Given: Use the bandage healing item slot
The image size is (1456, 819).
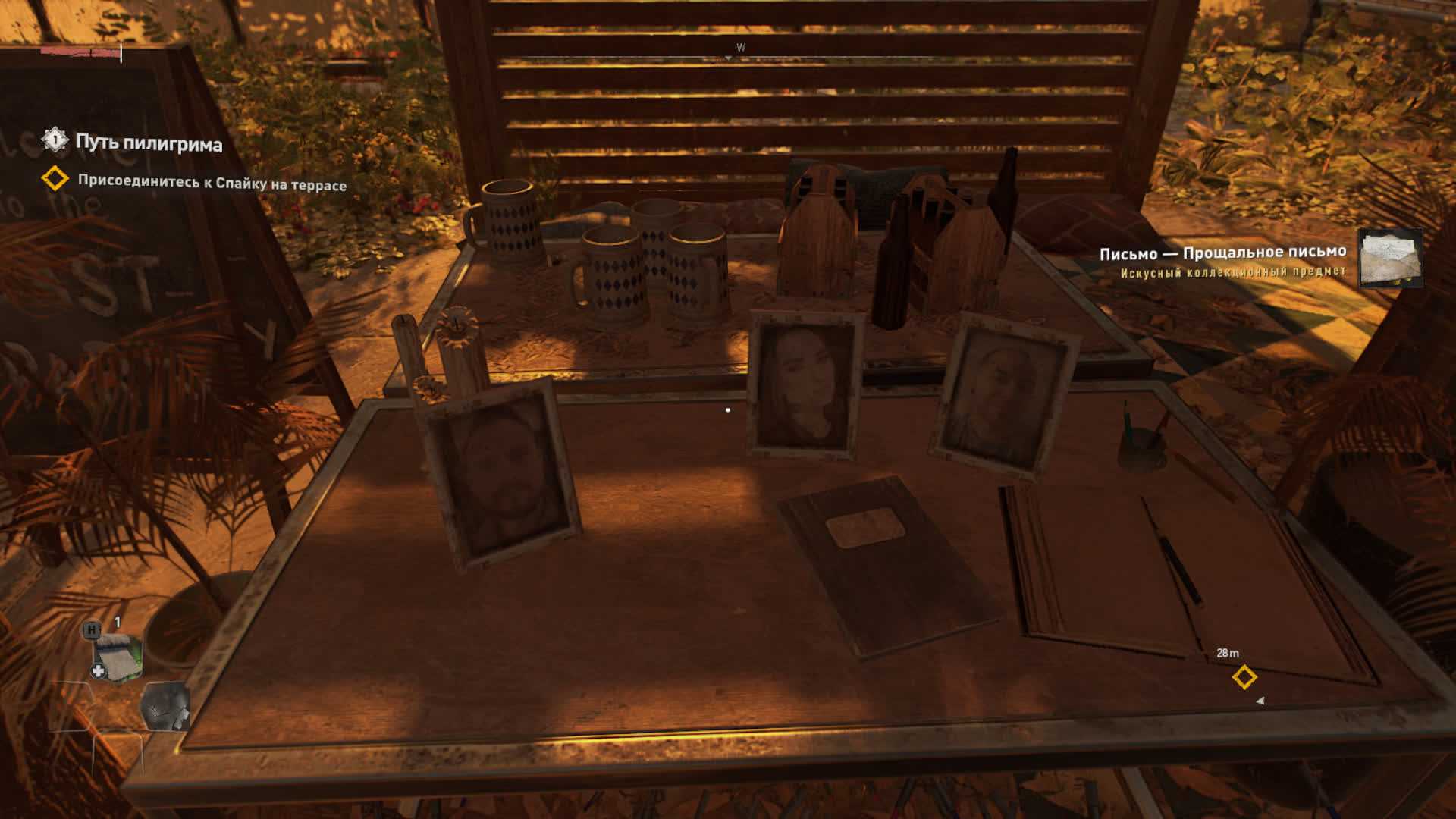Looking at the screenshot, I should tap(117, 654).
